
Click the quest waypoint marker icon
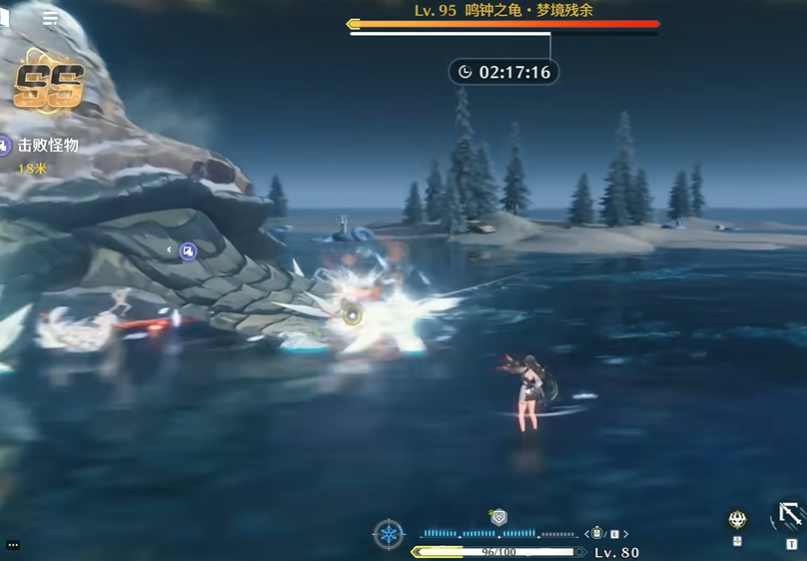(x=187, y=251)
